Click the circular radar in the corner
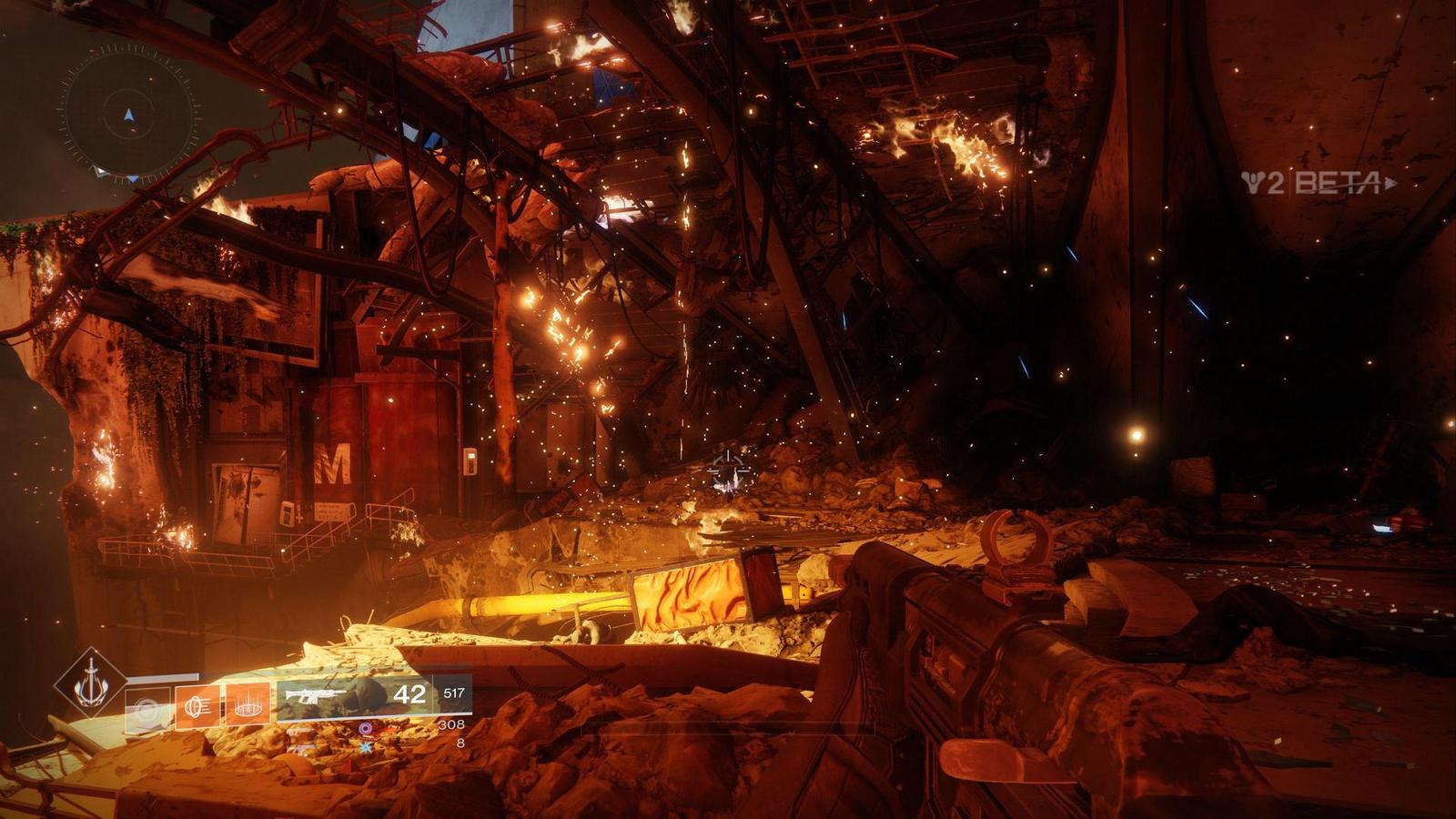The height and width of the screenshot is (819, 1456). pyautogui.click(x=128, y=113)
